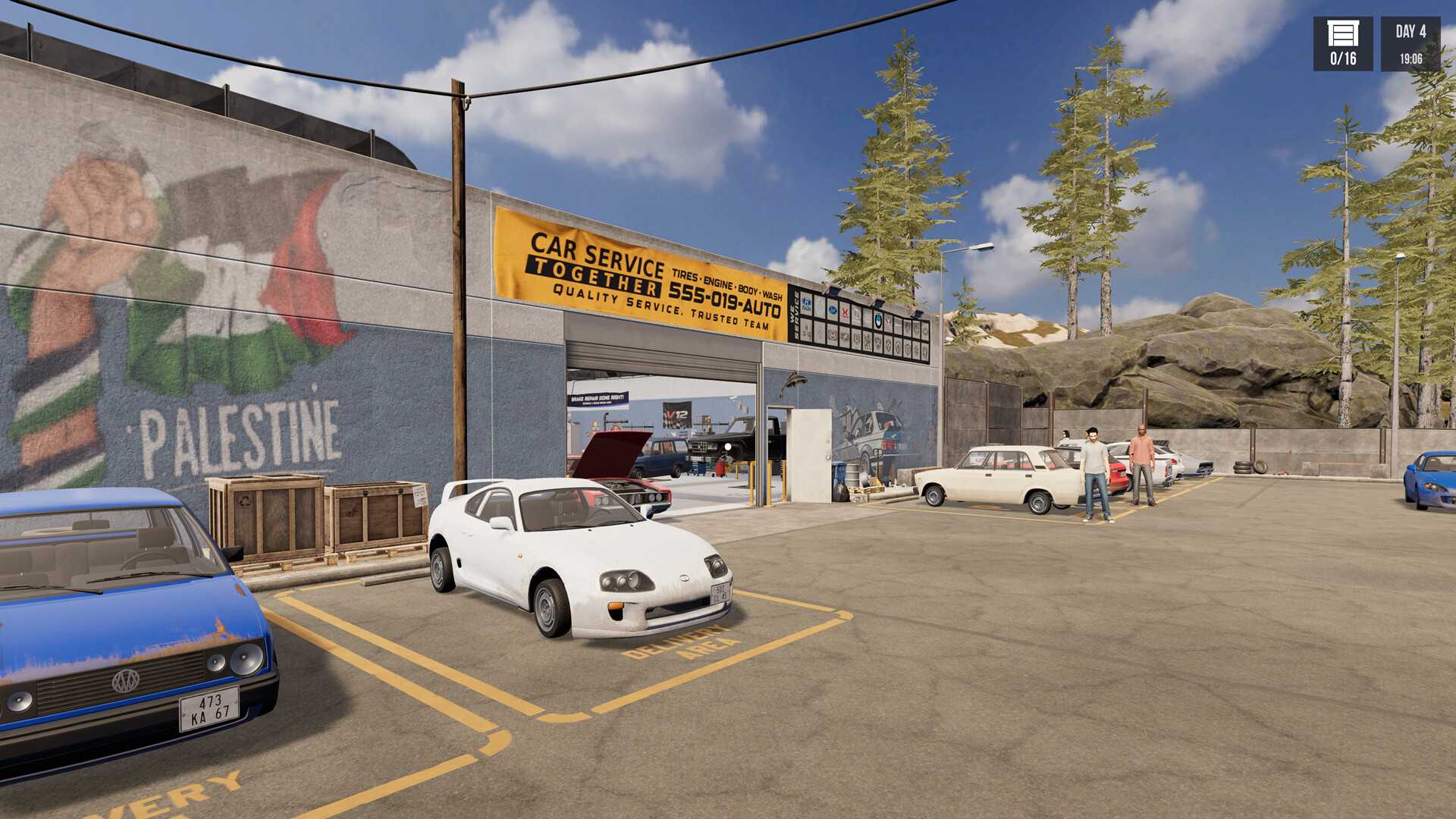
Task: Click the blue Ford badge on the wall
Action: (833, 312)
